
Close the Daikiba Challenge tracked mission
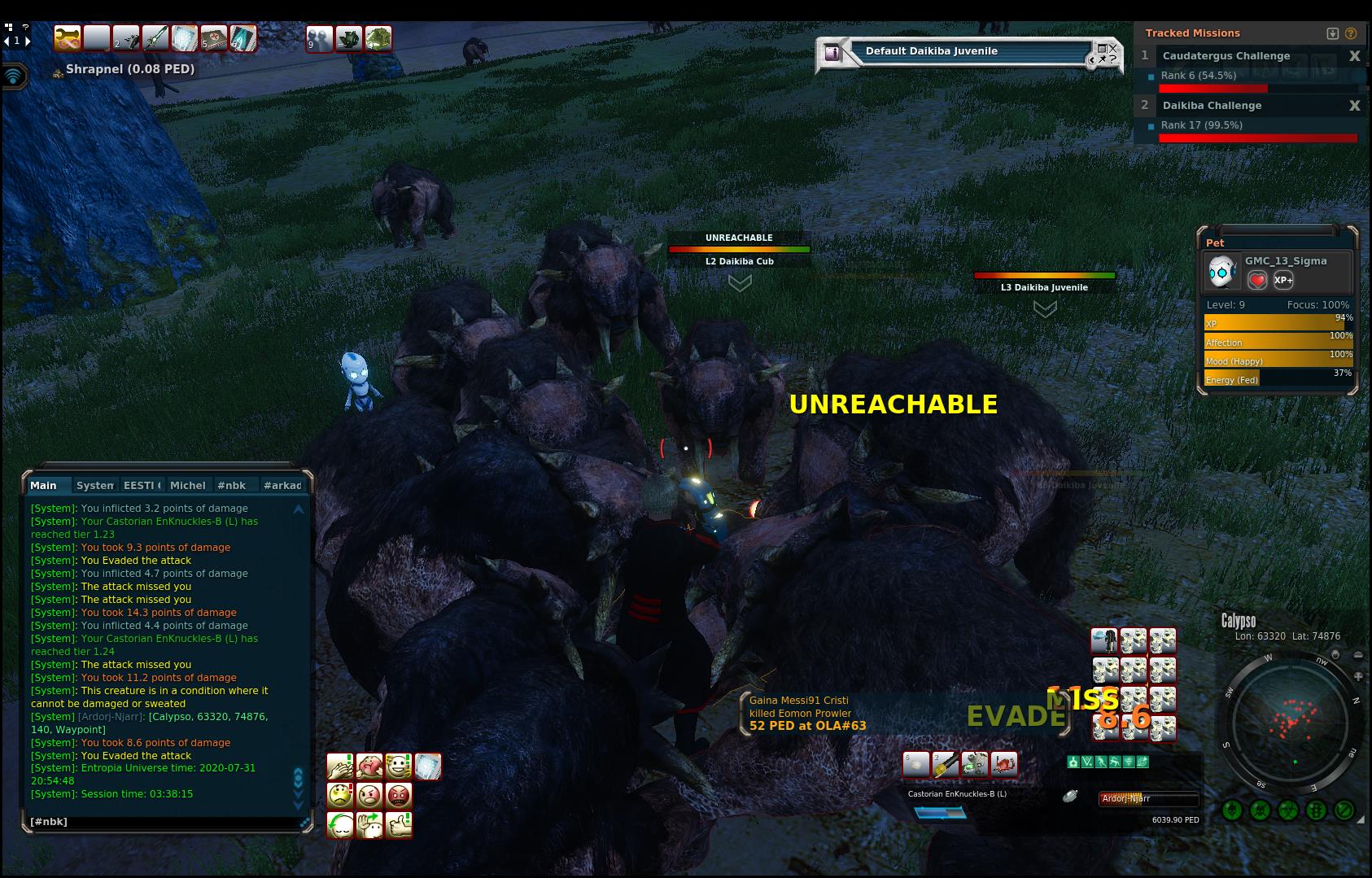pos(1354,106)
